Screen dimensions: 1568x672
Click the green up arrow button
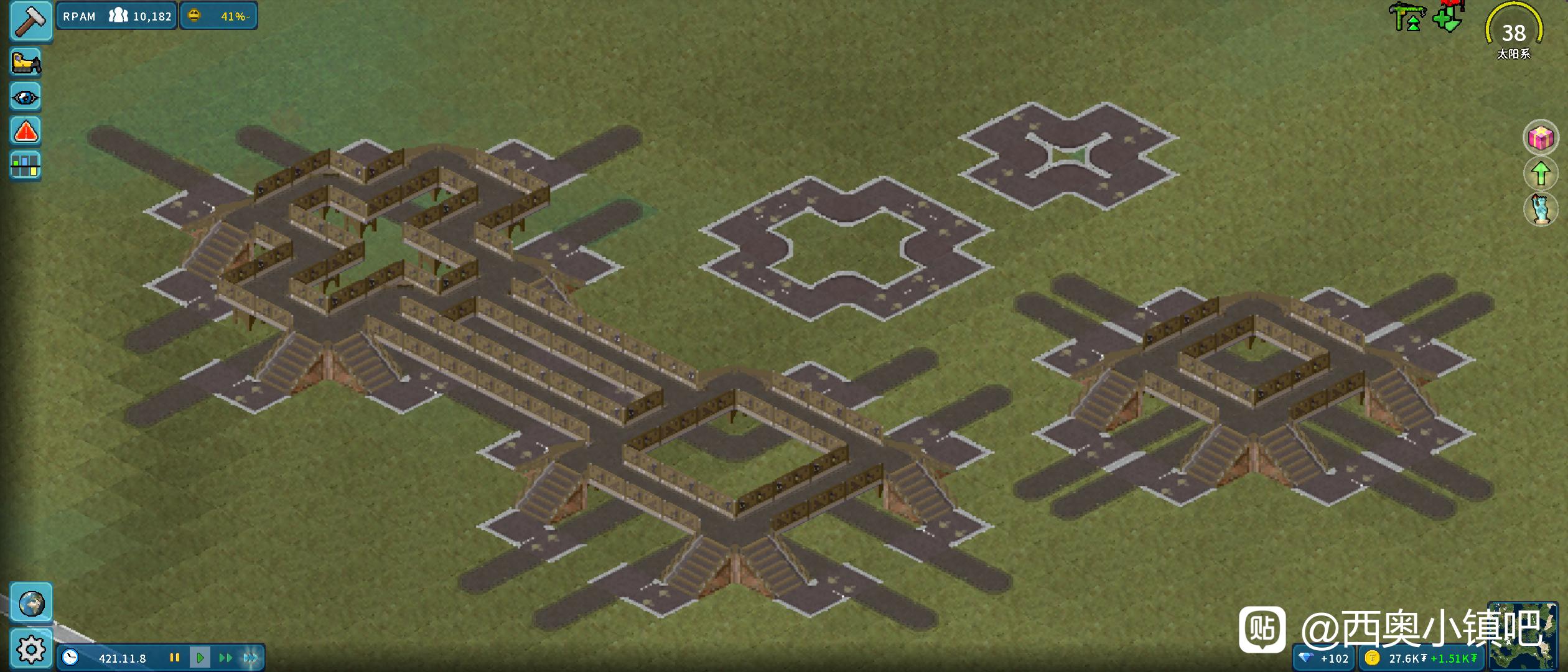[x=1541, y=174]
